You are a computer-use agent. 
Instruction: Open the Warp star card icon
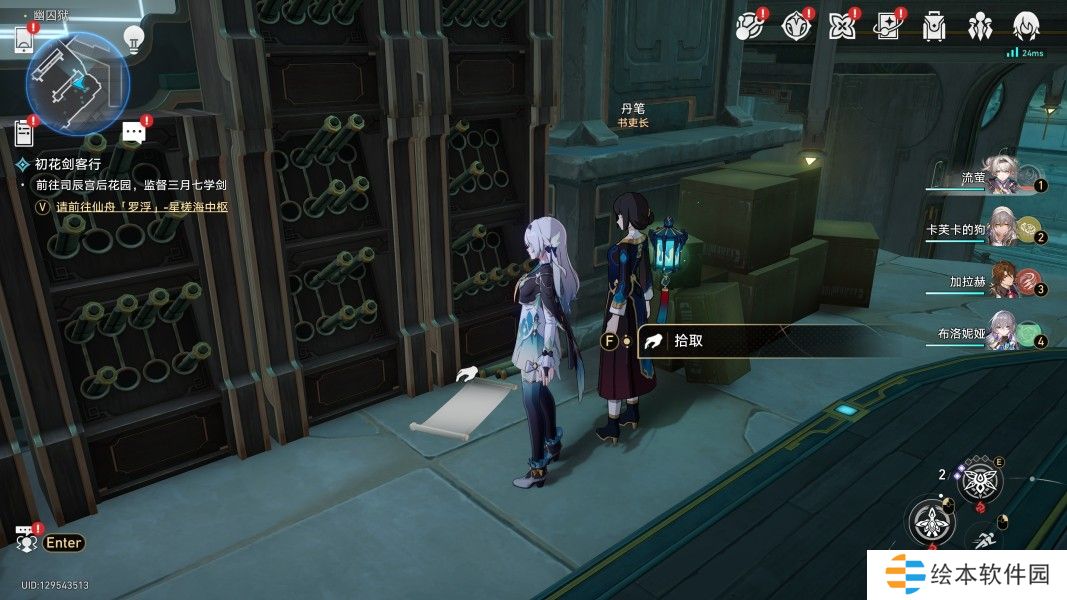(887, 27)
